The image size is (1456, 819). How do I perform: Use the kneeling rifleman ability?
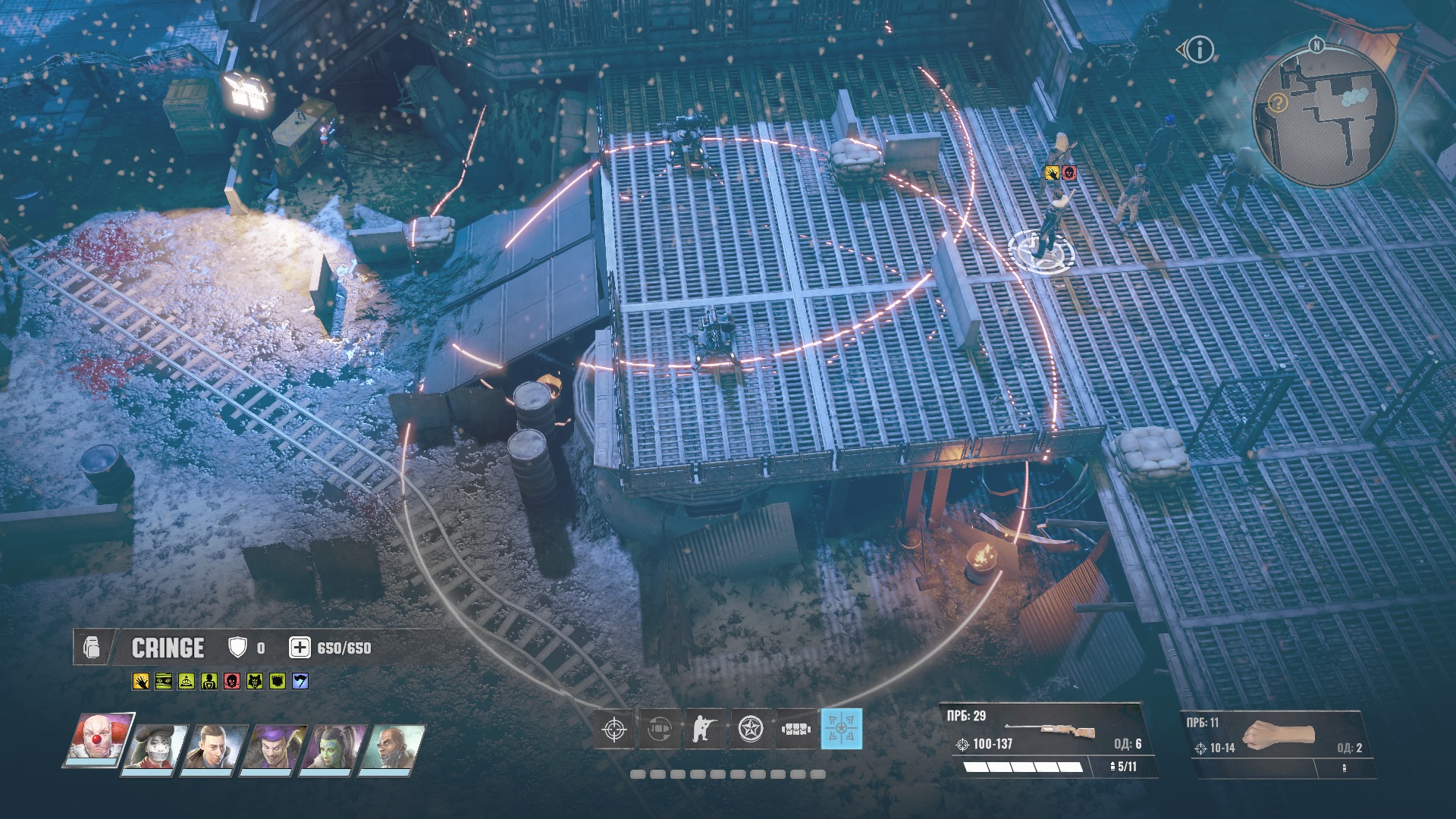(x=704, y=730)
